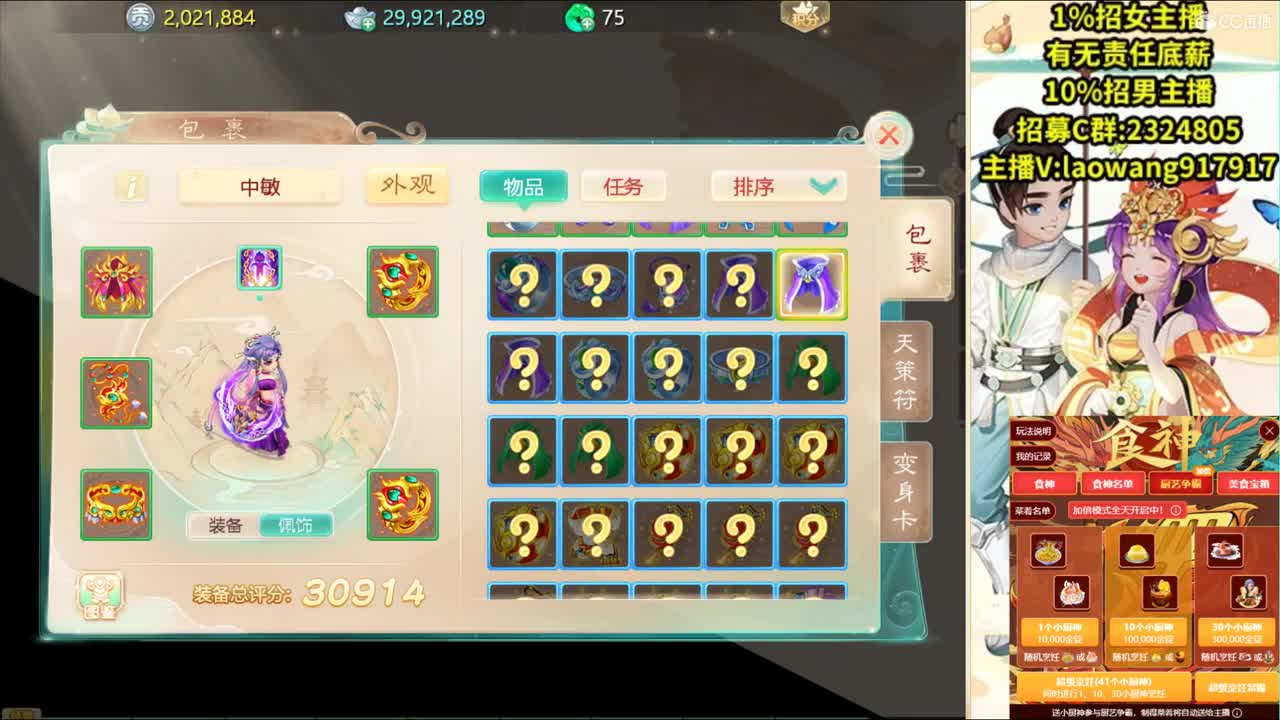Switch to the 任务 tab in the bag
Image resolution: width=1280 pixels, height=720 pixels.
point(623,186)
